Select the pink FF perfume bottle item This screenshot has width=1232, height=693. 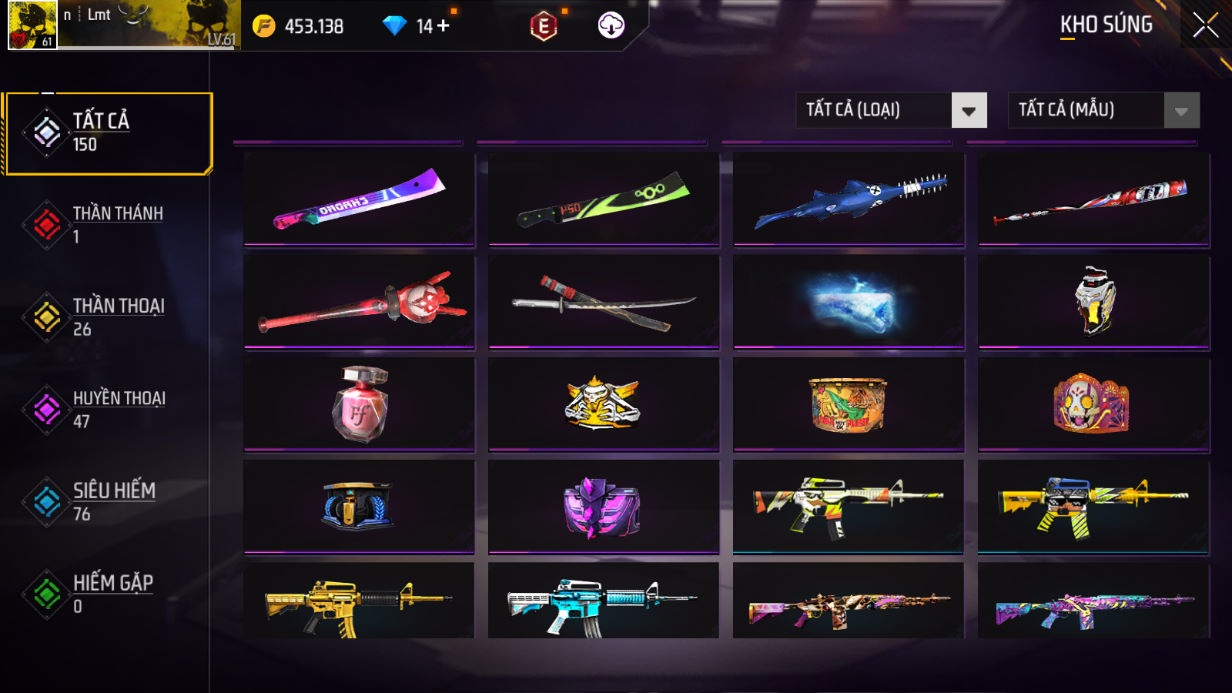coord(359,404)
